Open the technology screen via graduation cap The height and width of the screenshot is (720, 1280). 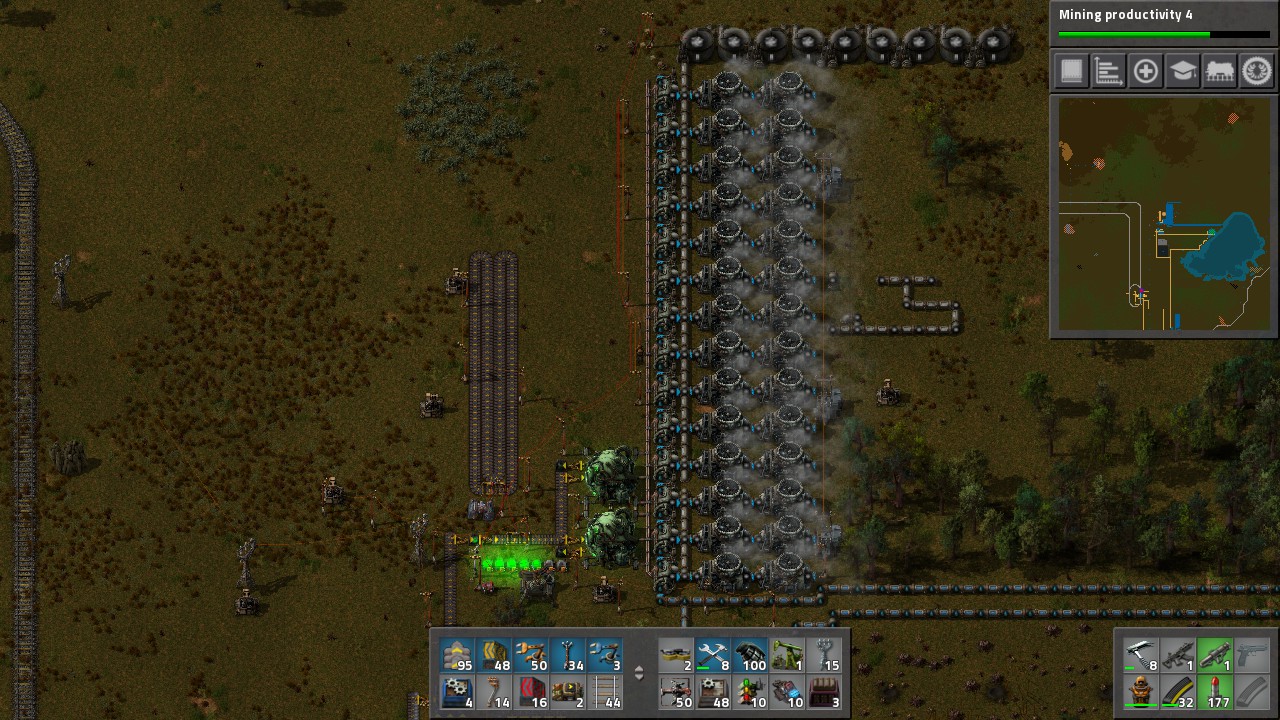[1182, 71]
